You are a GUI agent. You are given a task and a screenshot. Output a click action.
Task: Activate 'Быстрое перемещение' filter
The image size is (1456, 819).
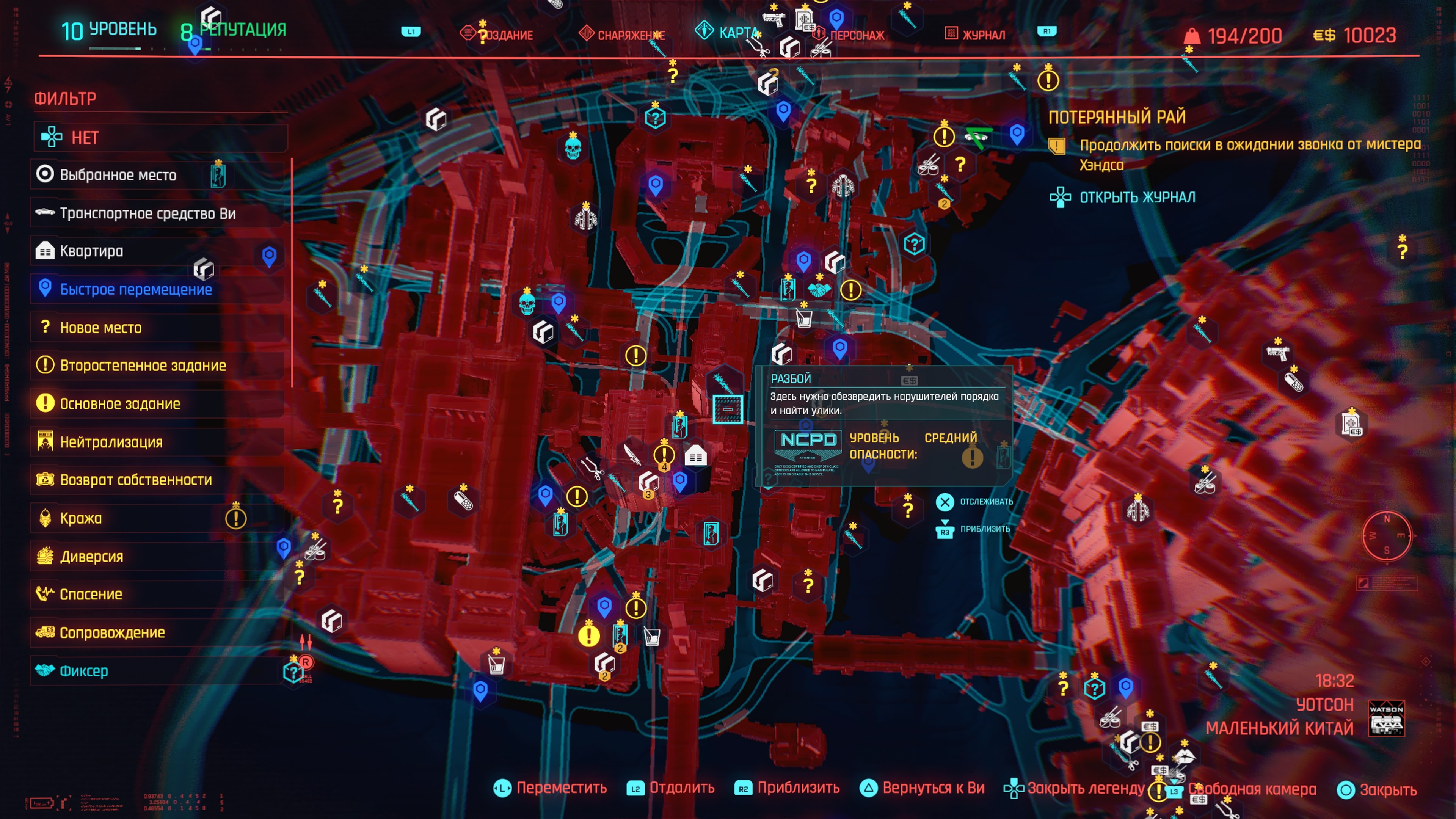[x=136, y=289]
